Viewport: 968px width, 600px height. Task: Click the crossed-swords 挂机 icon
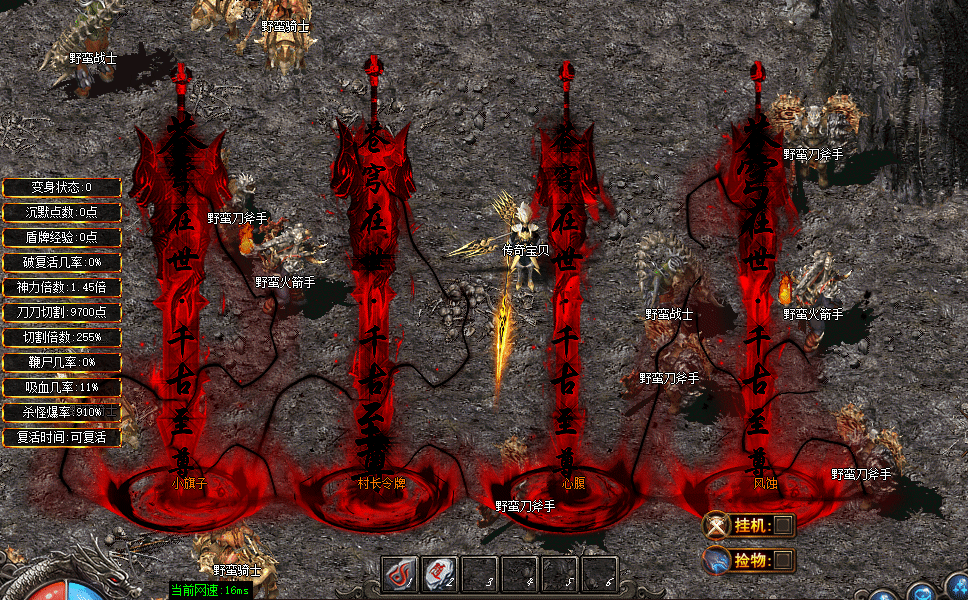pyautogui.click(x=716, y=525)
